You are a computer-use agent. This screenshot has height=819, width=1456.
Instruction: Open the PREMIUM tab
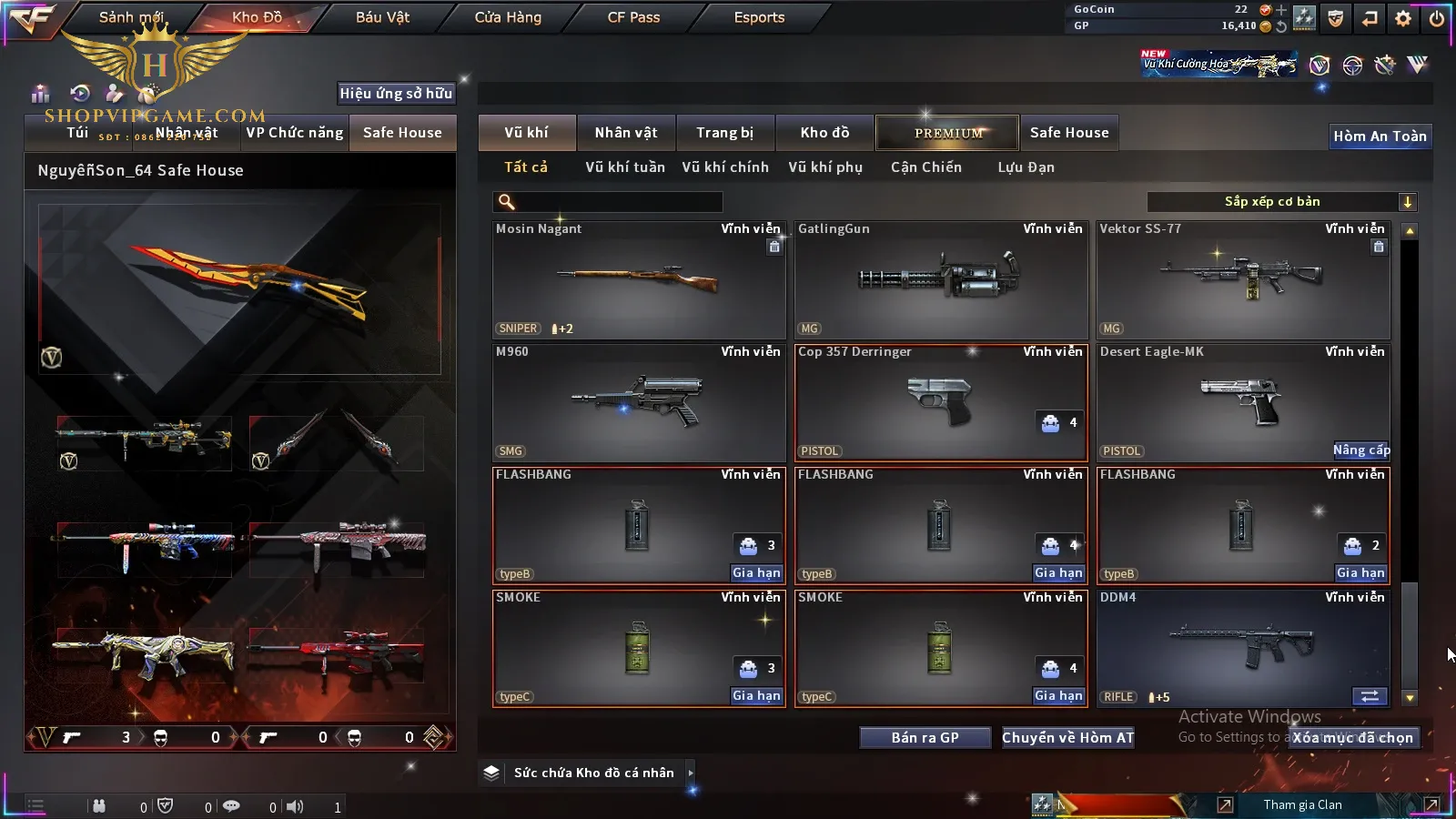click(x=948, y=133)
